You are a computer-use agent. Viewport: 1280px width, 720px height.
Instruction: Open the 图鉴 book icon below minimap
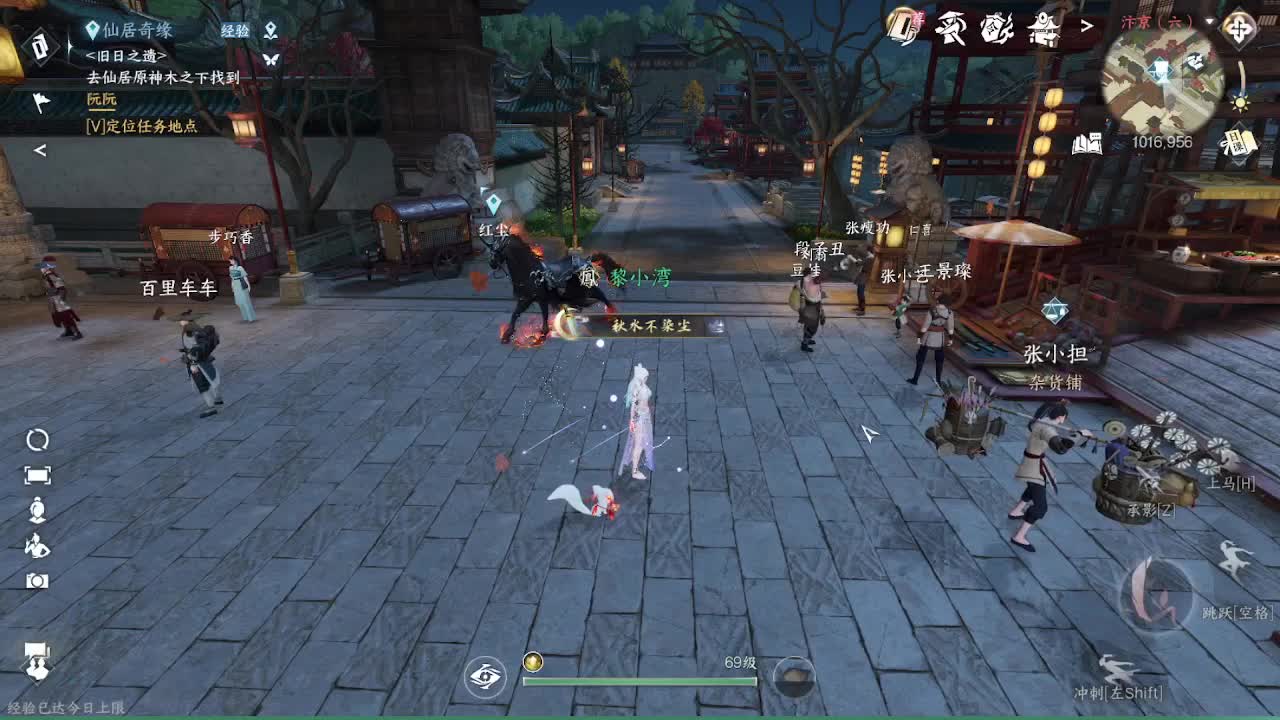(1087, 143)
